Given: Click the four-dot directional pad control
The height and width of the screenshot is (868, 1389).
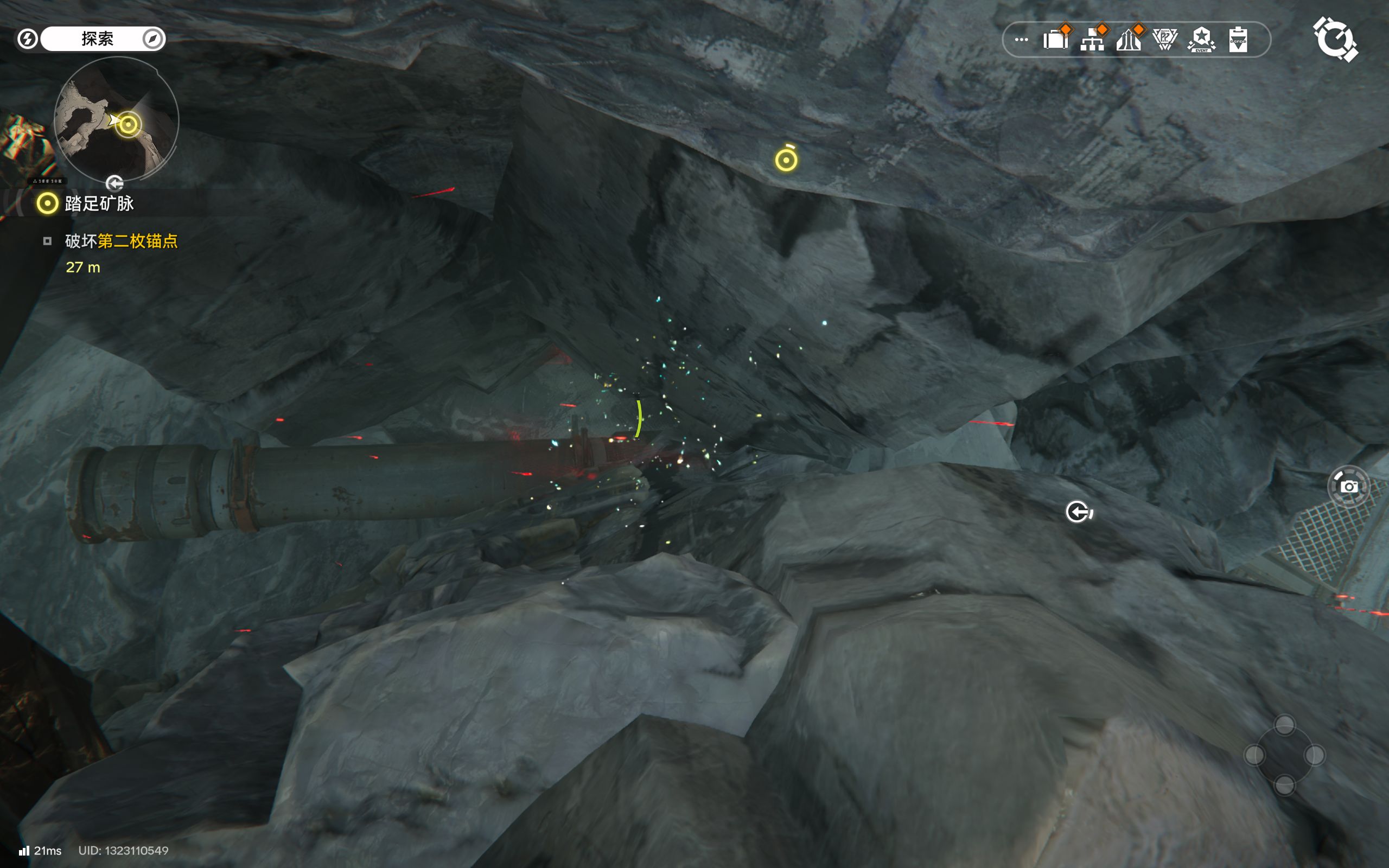Looking at the screenshot, I should (1284, 755).
